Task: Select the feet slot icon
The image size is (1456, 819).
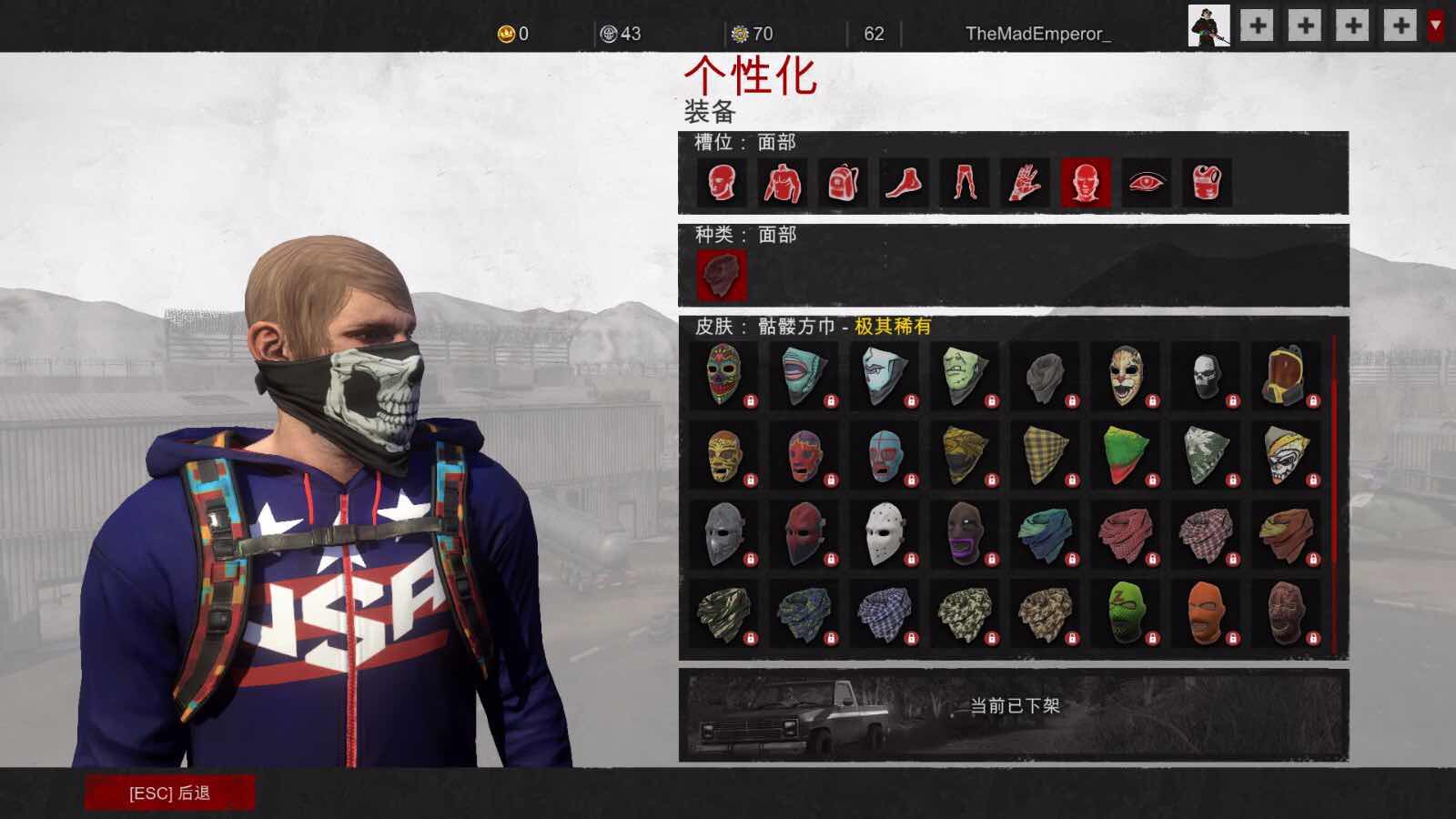Action: (902, 183)
